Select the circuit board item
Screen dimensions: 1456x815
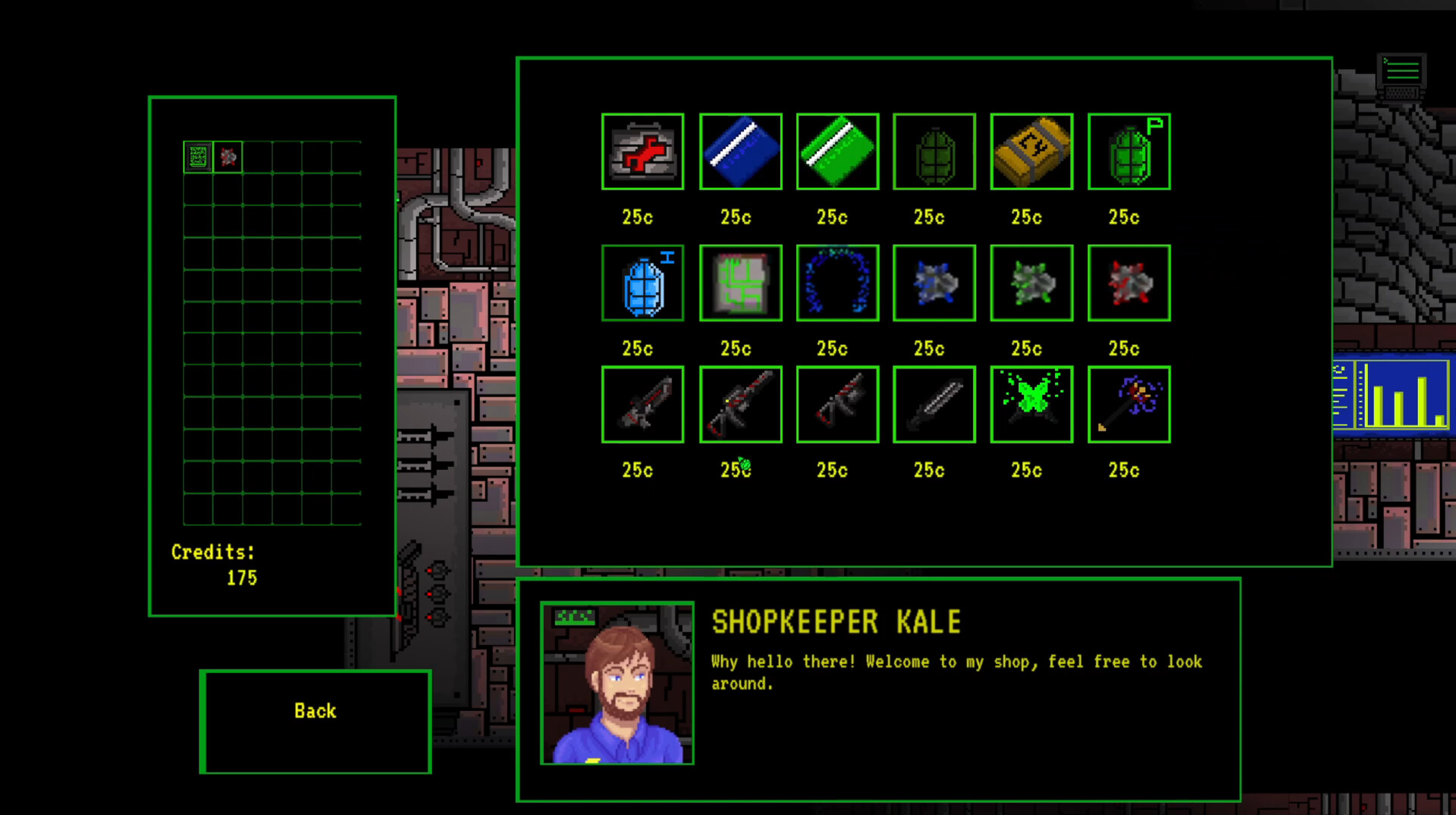[741, 284]
